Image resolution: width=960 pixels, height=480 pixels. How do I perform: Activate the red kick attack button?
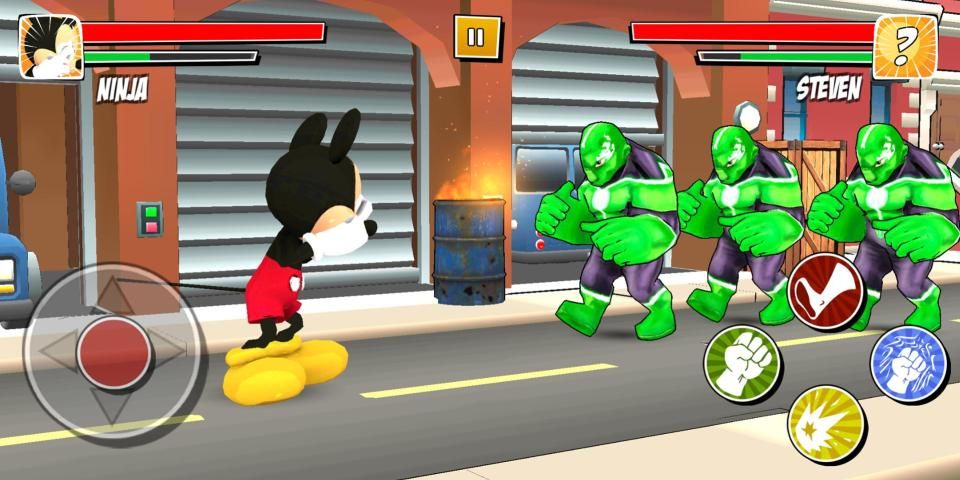tap(825, 290)
